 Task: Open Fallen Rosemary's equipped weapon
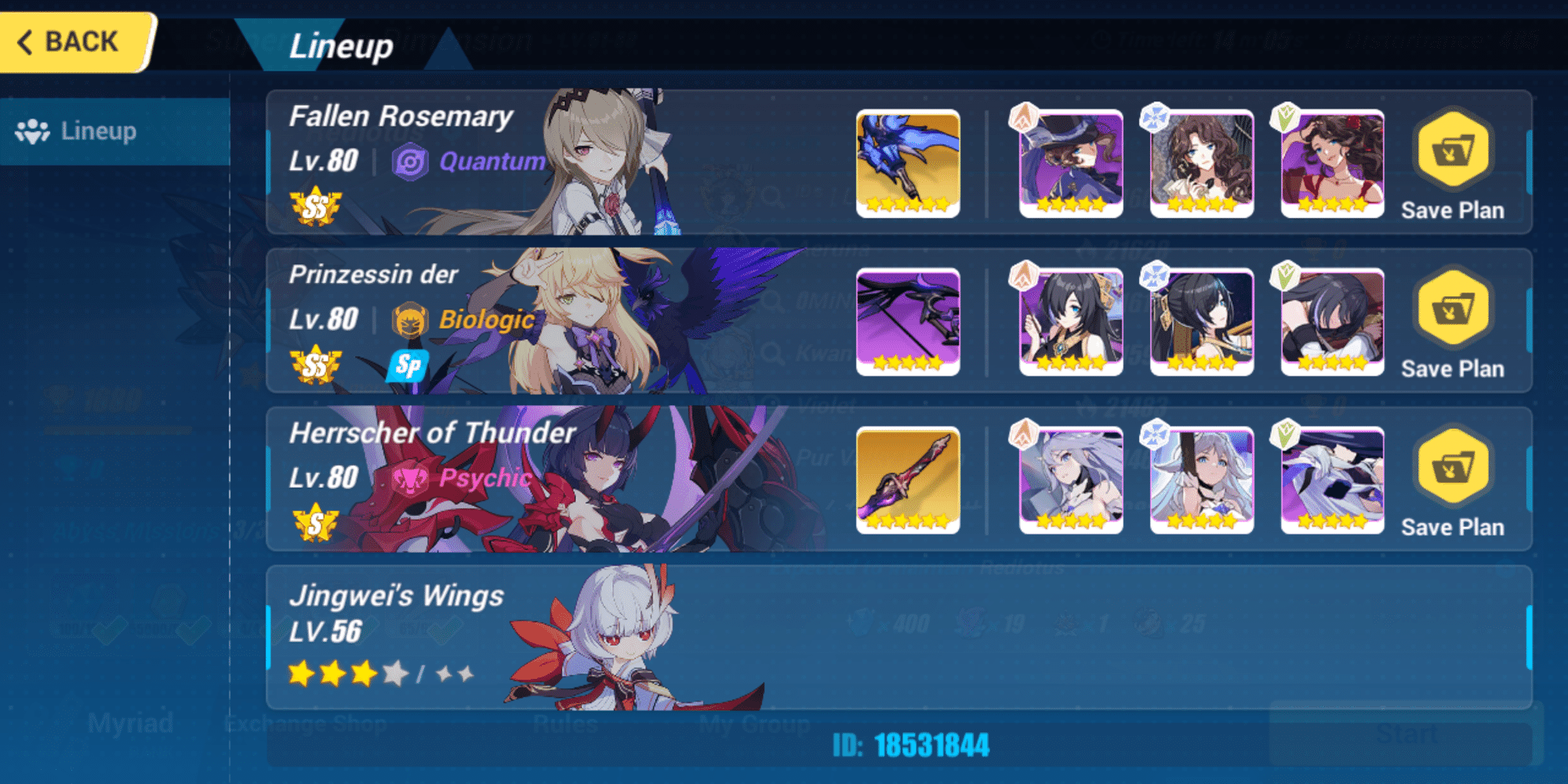click(x=908, y=163)
